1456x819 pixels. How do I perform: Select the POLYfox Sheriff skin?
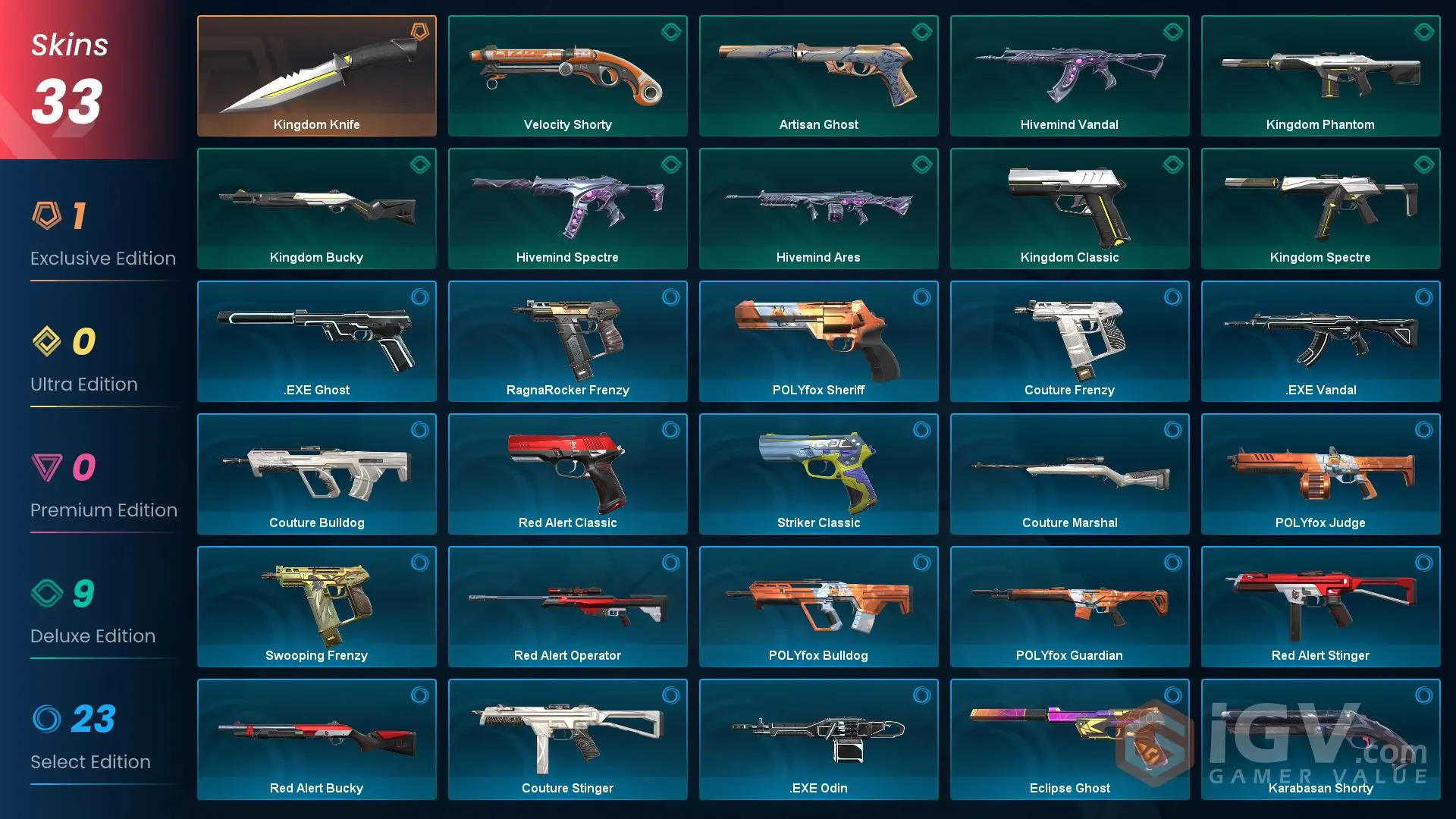(x=818, y=341)
